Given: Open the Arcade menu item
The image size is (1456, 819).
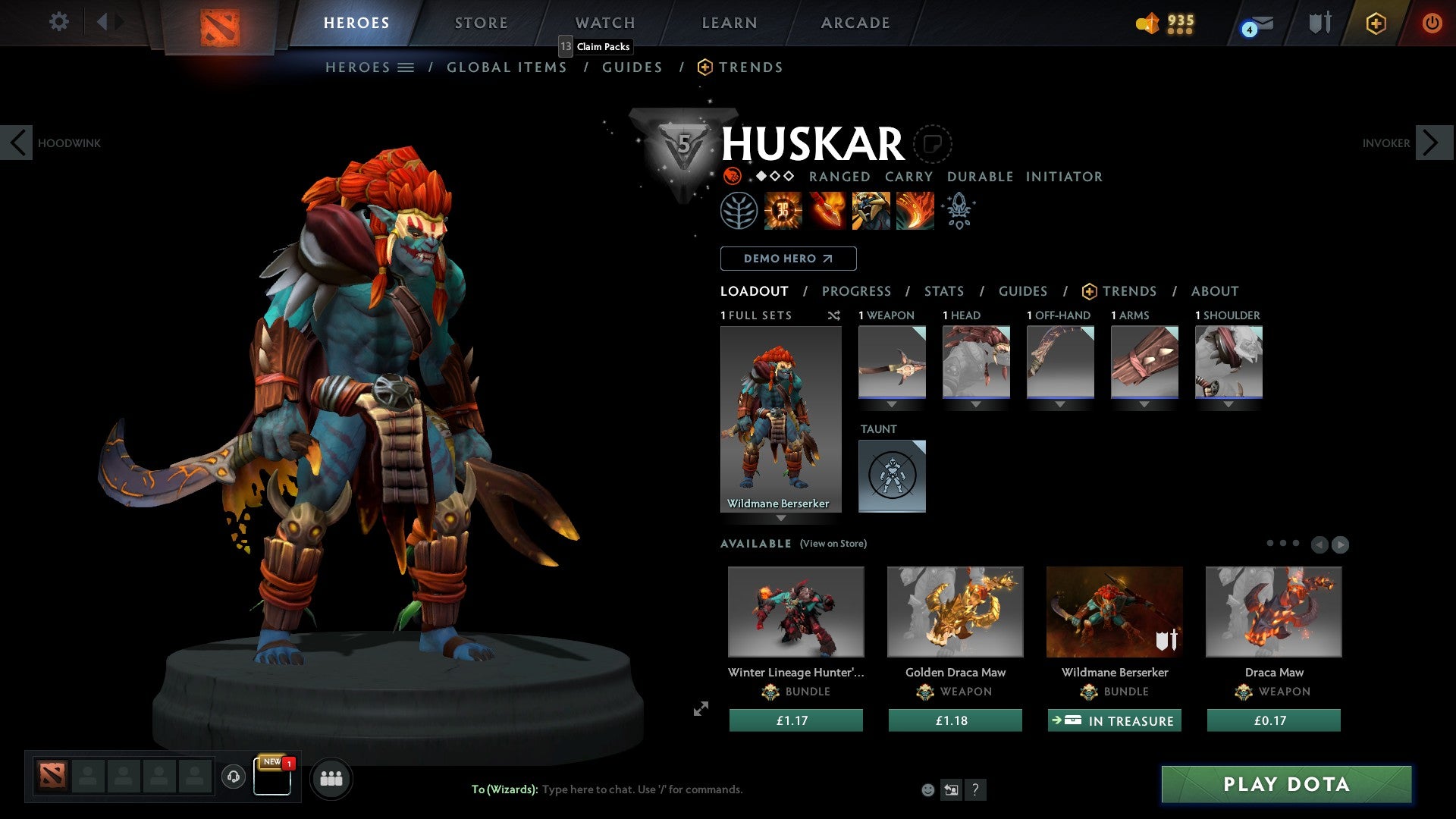Looking at the screenshot, I should click(855, 23).
